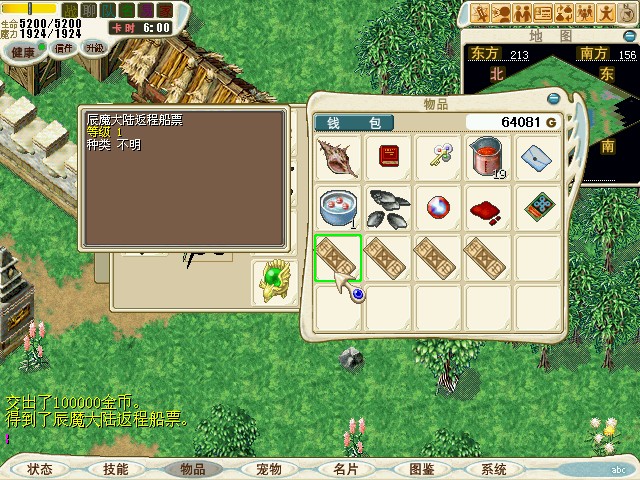
Task: Open the 名片 name card menu
Action: coord(345,469)
